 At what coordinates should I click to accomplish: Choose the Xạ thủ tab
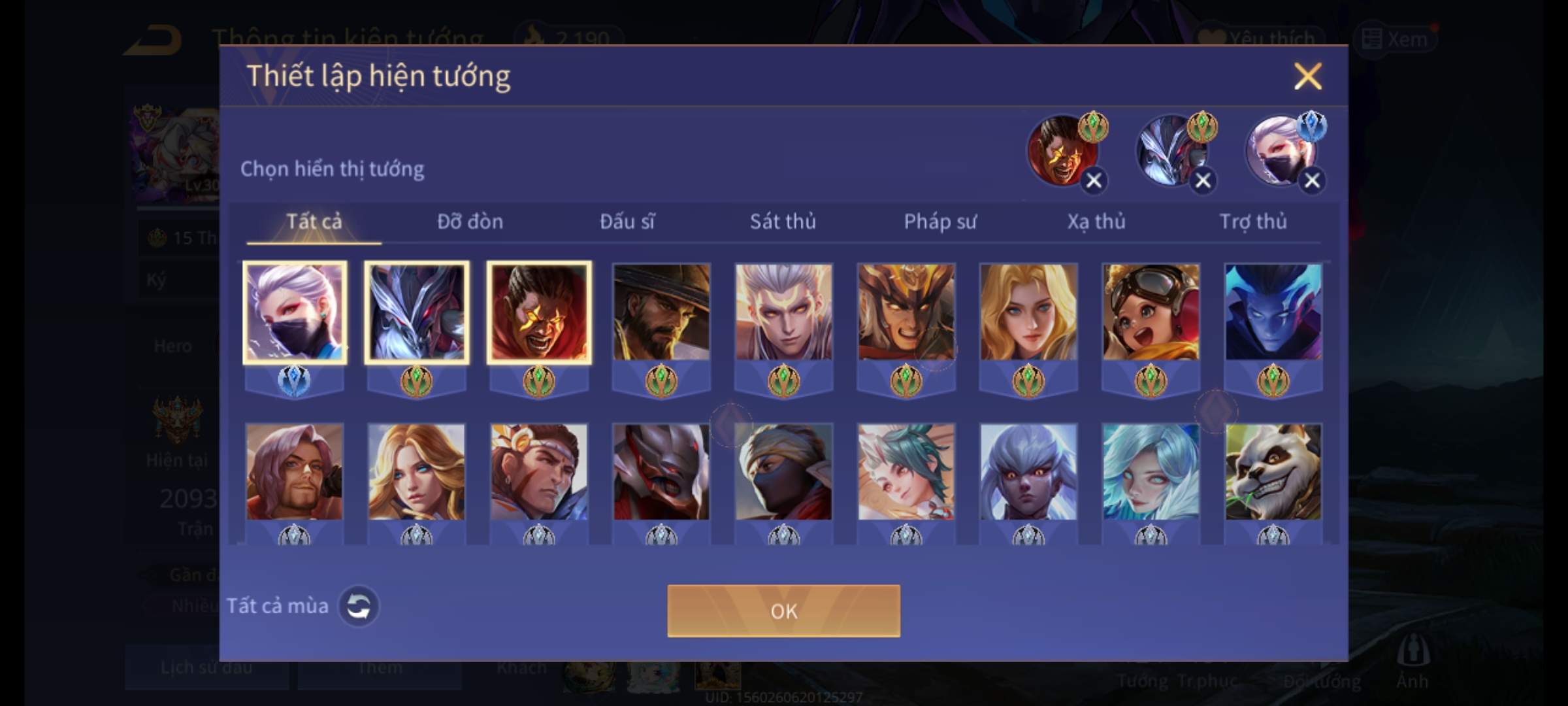click(x=1096, y=222)
